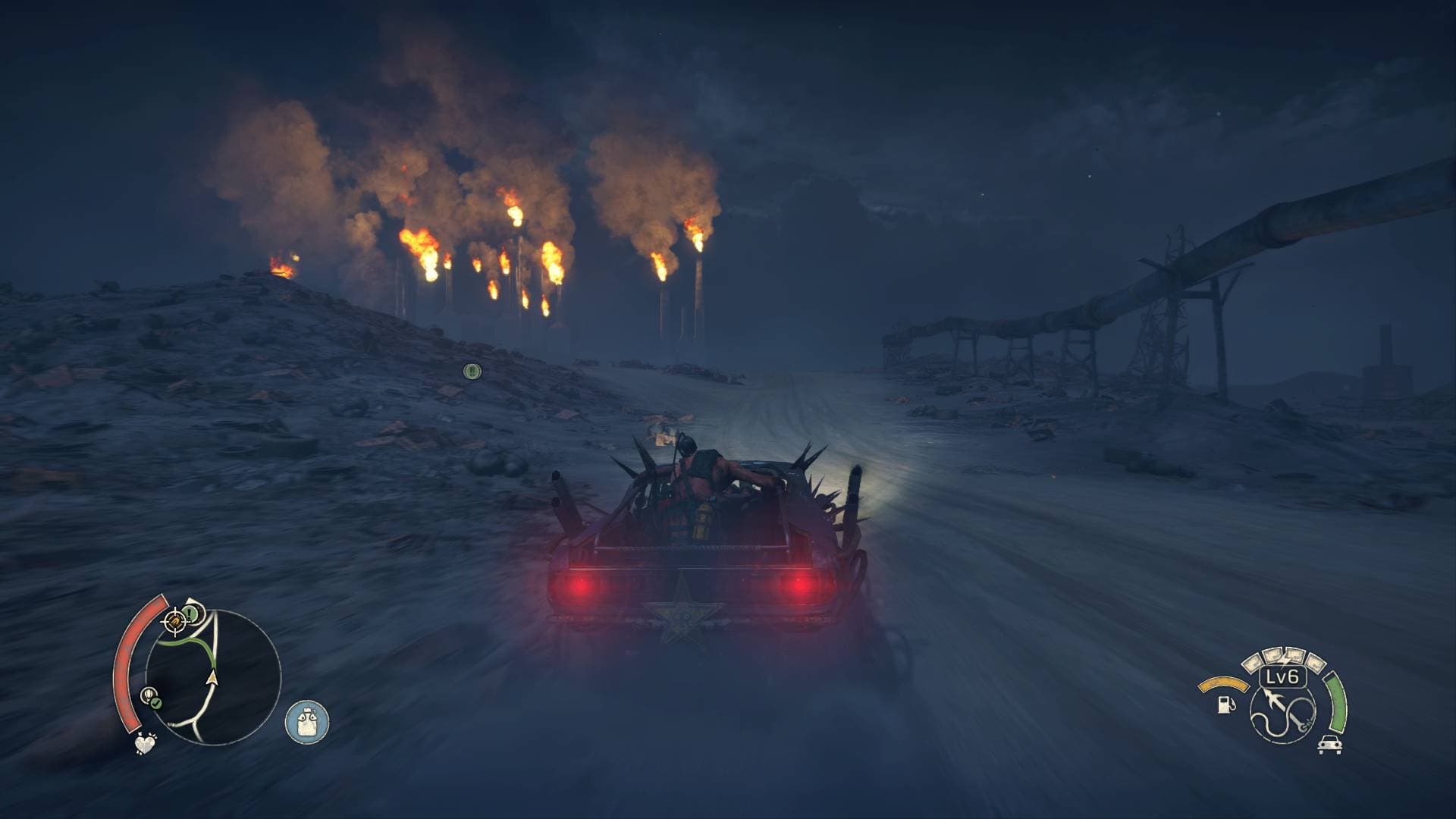Image resolution: width=1456 pixels, height=819 pixels.
Task: Toggle the green checkmark on the balloon marker
Action: 155,702
